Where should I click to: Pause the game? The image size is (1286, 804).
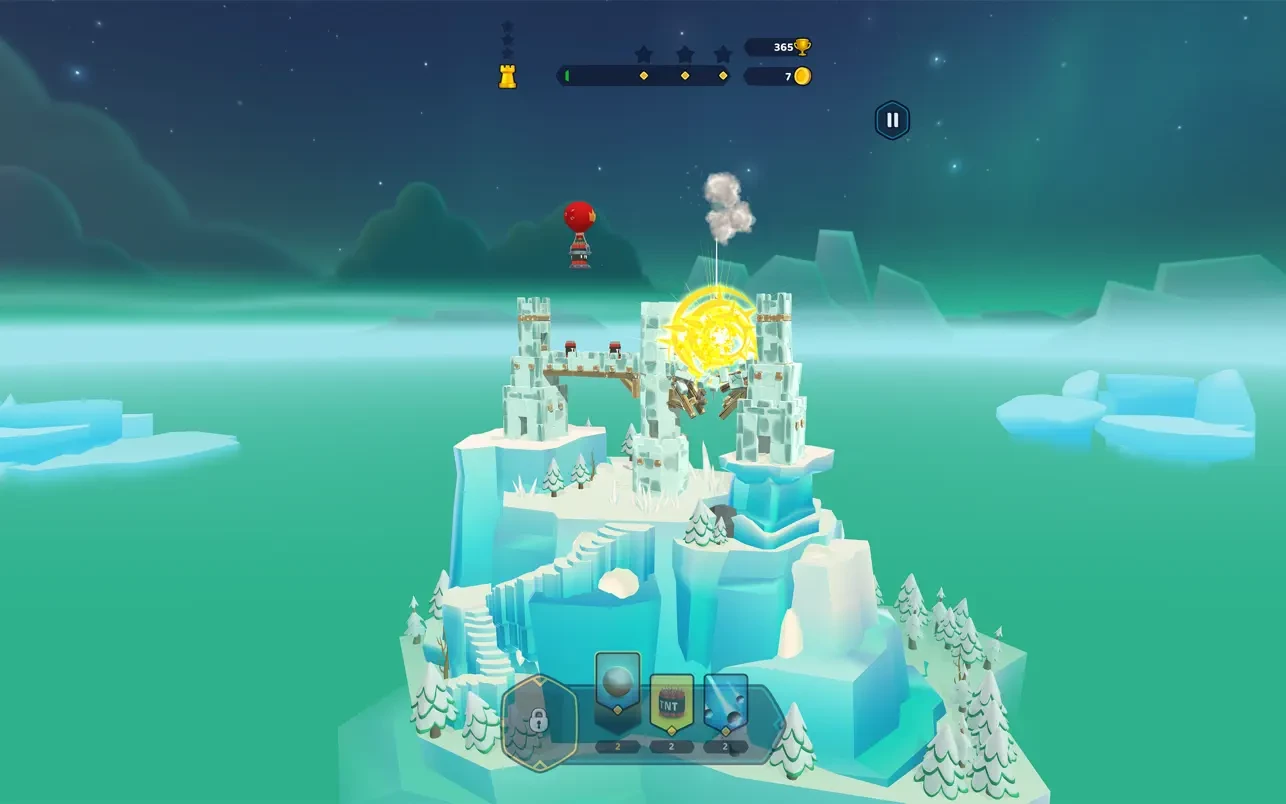(892, 121)
